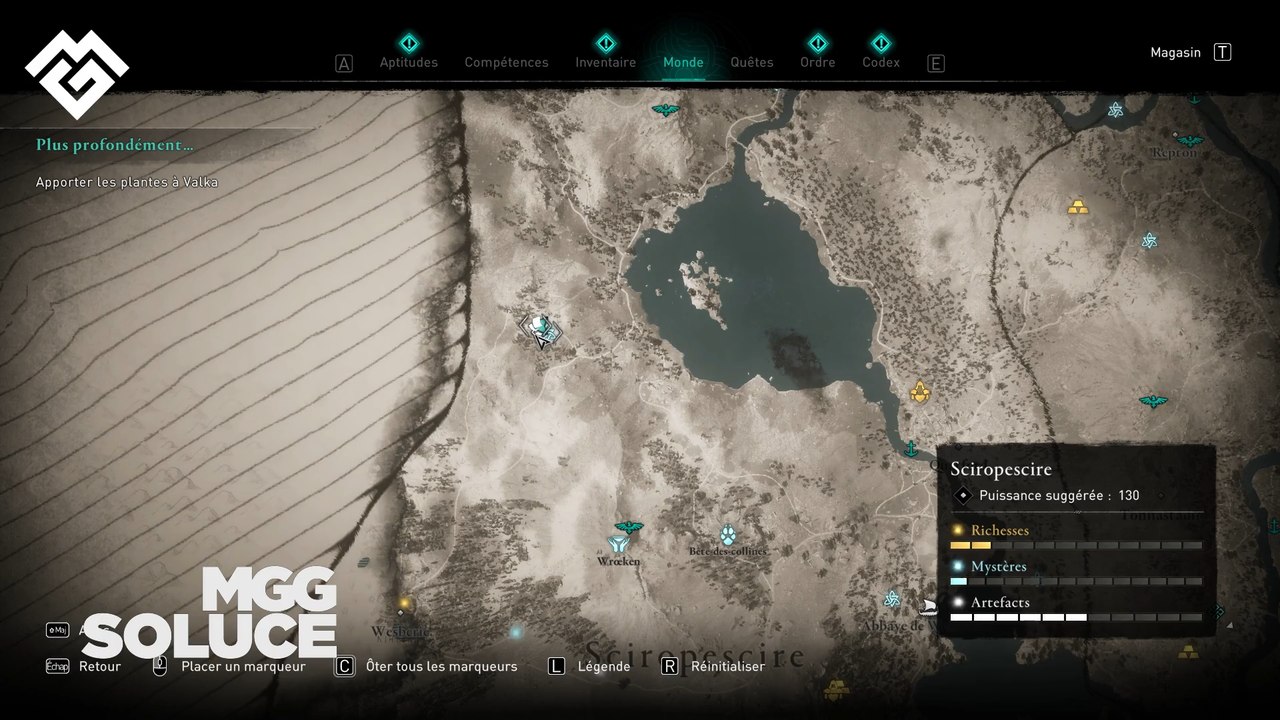Select the Plus profondément quest tracker
Image resolution: width=1280 pixels, height=720 pixels.
tap(115, 145)
